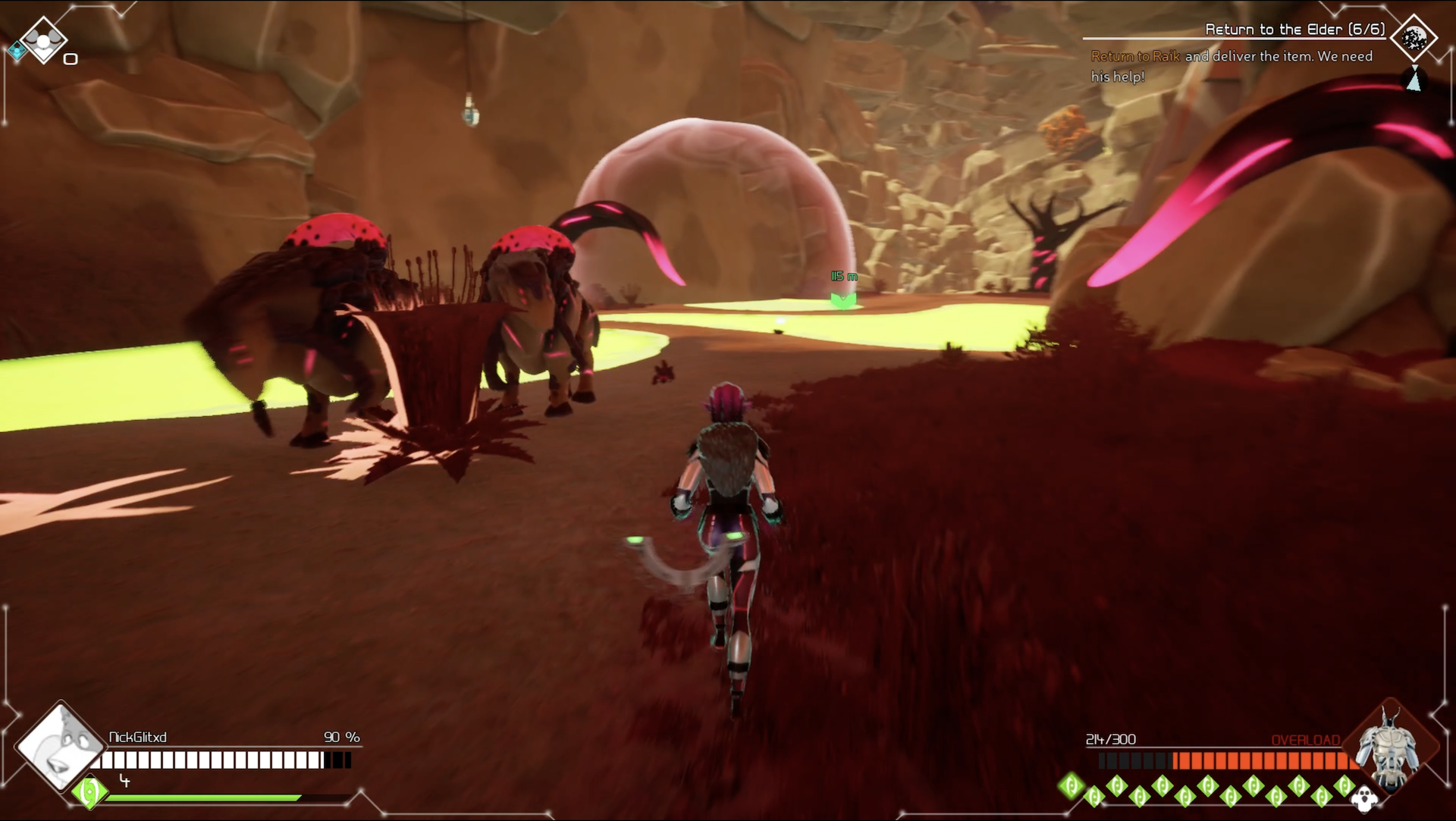Toggle the waypoint arrow below the moon icon

coord(1412,80)
